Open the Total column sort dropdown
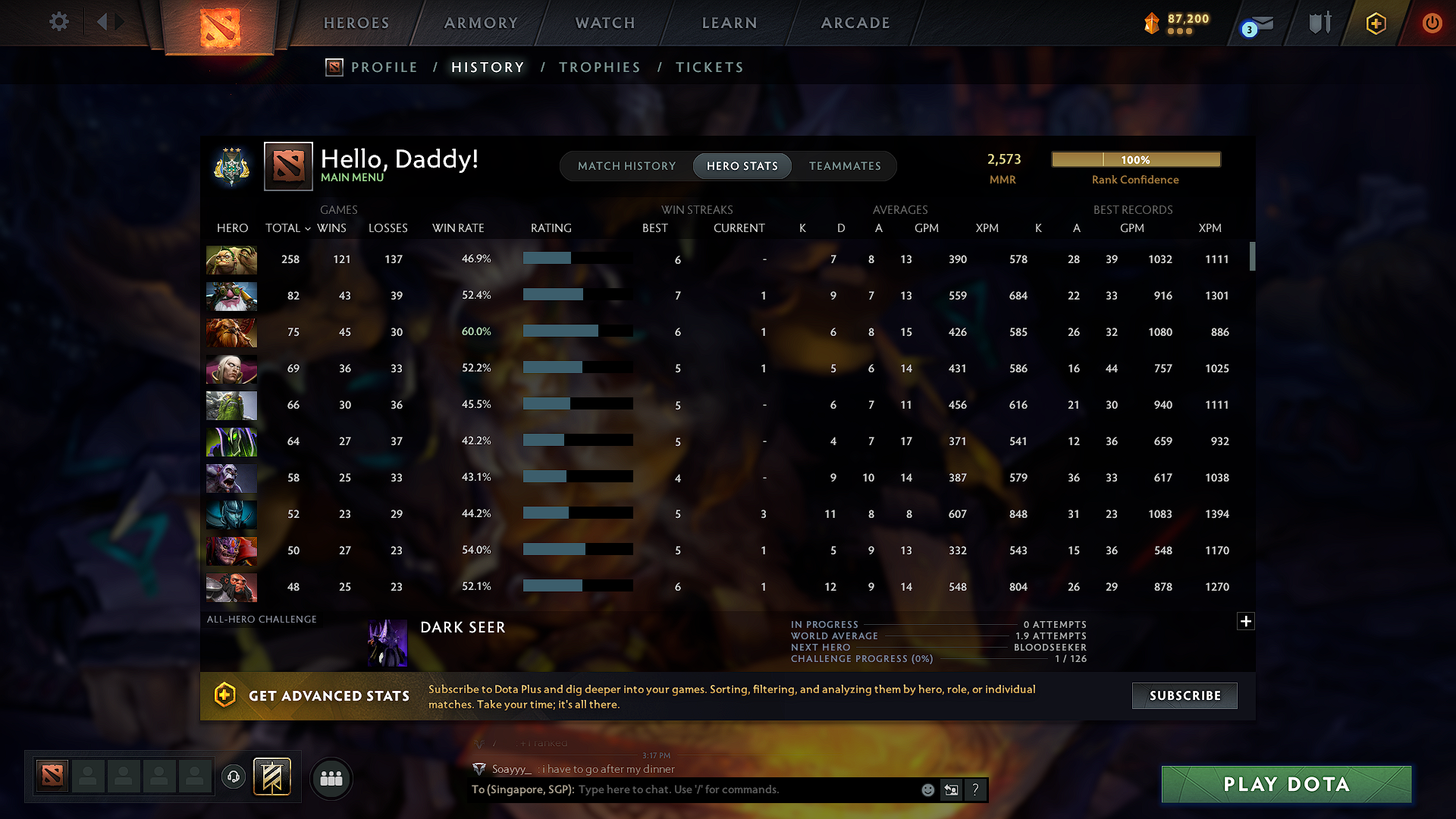This screenshot has height=819, width=1456. 307,228
